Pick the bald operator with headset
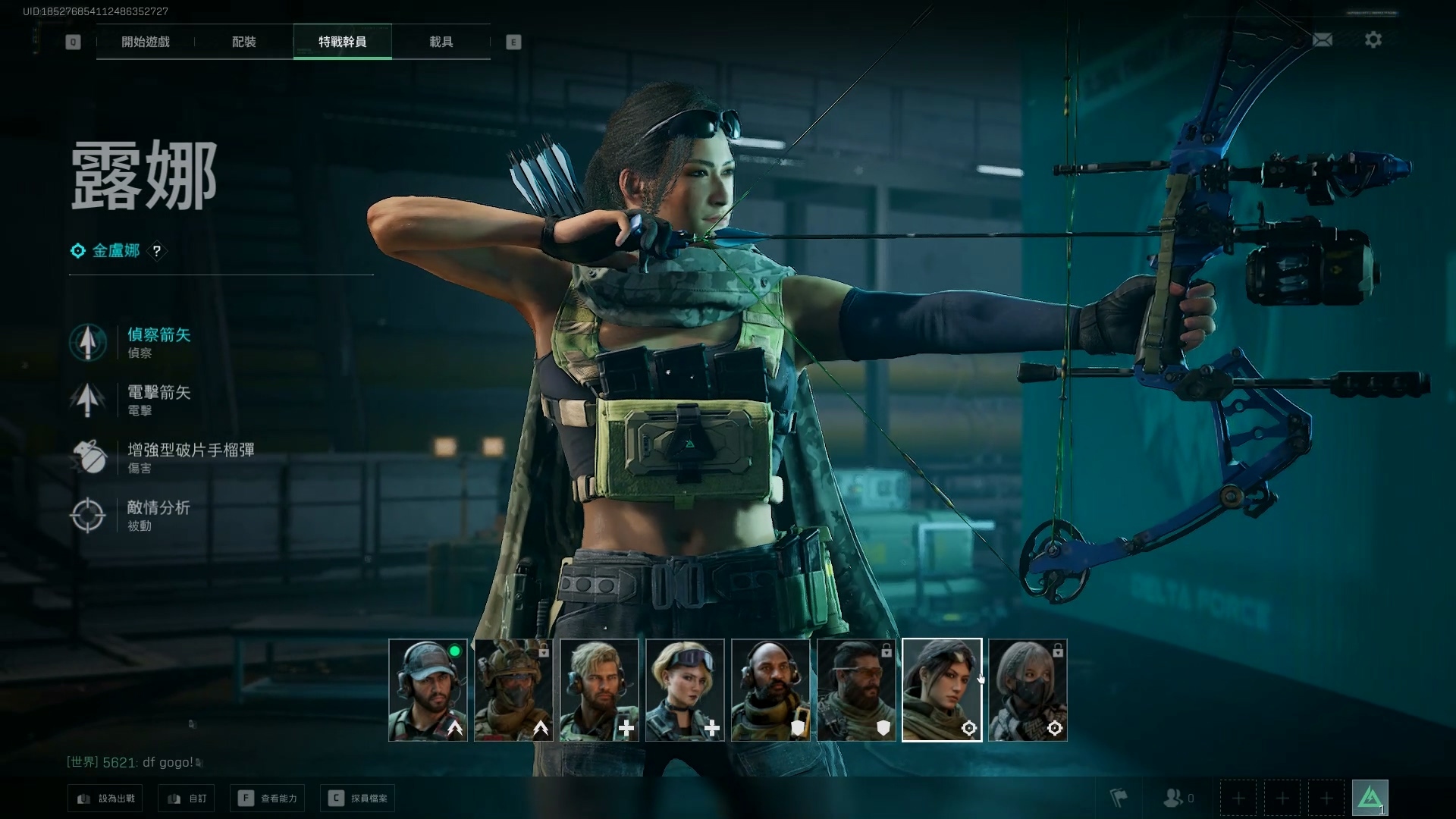1456x819 pixels. coord(770,690)
